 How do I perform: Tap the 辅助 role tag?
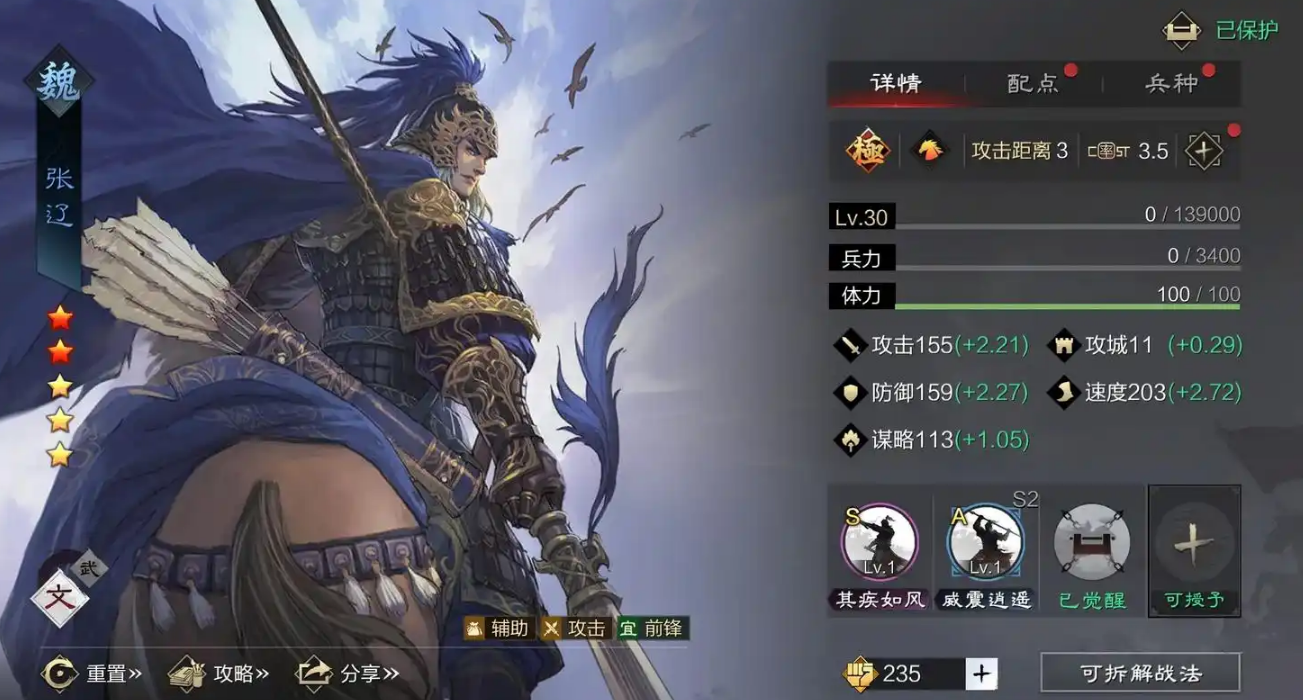click(499, 628)
